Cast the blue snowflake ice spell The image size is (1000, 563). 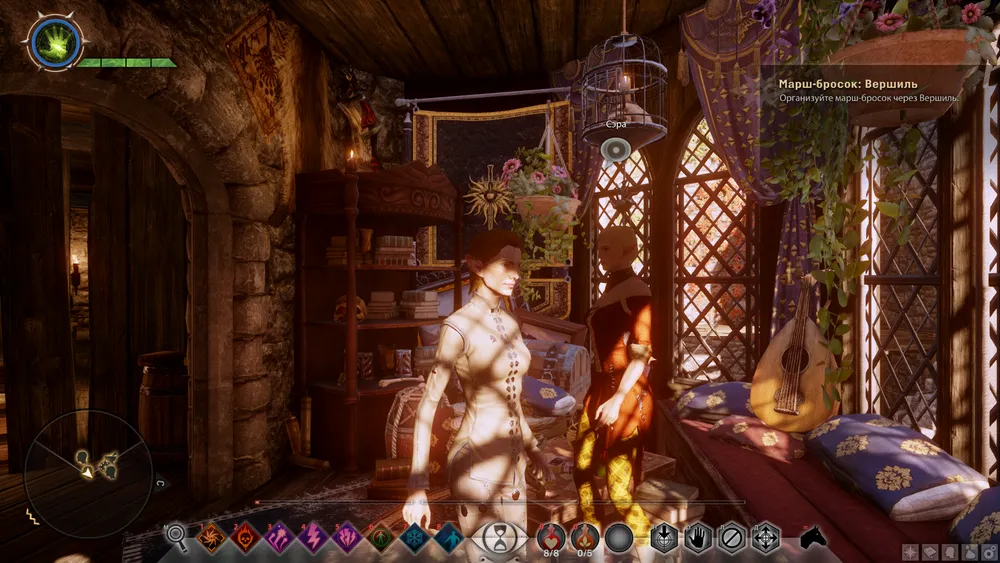click(415, 538)
